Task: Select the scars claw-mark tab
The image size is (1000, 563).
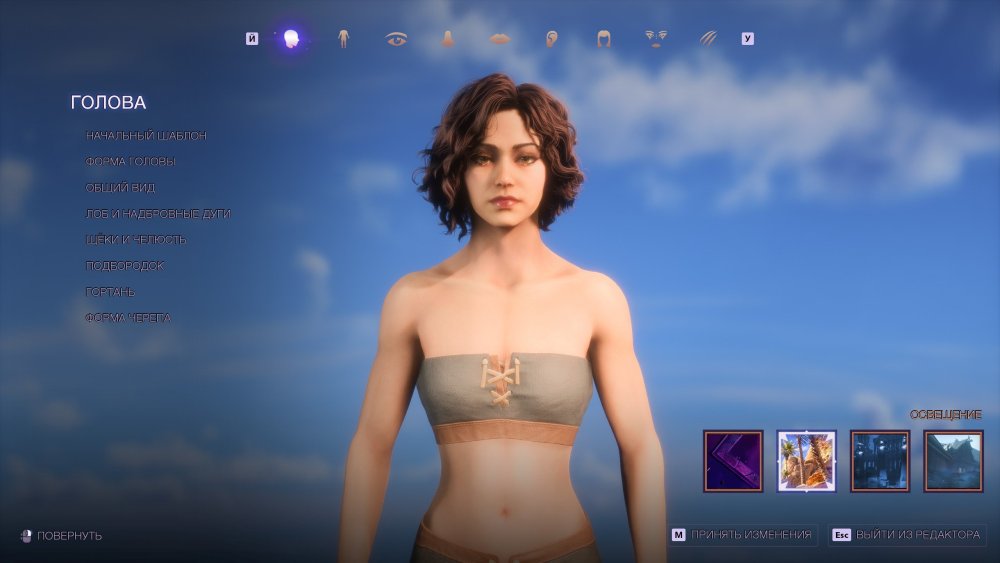Action: coord(708,39)
